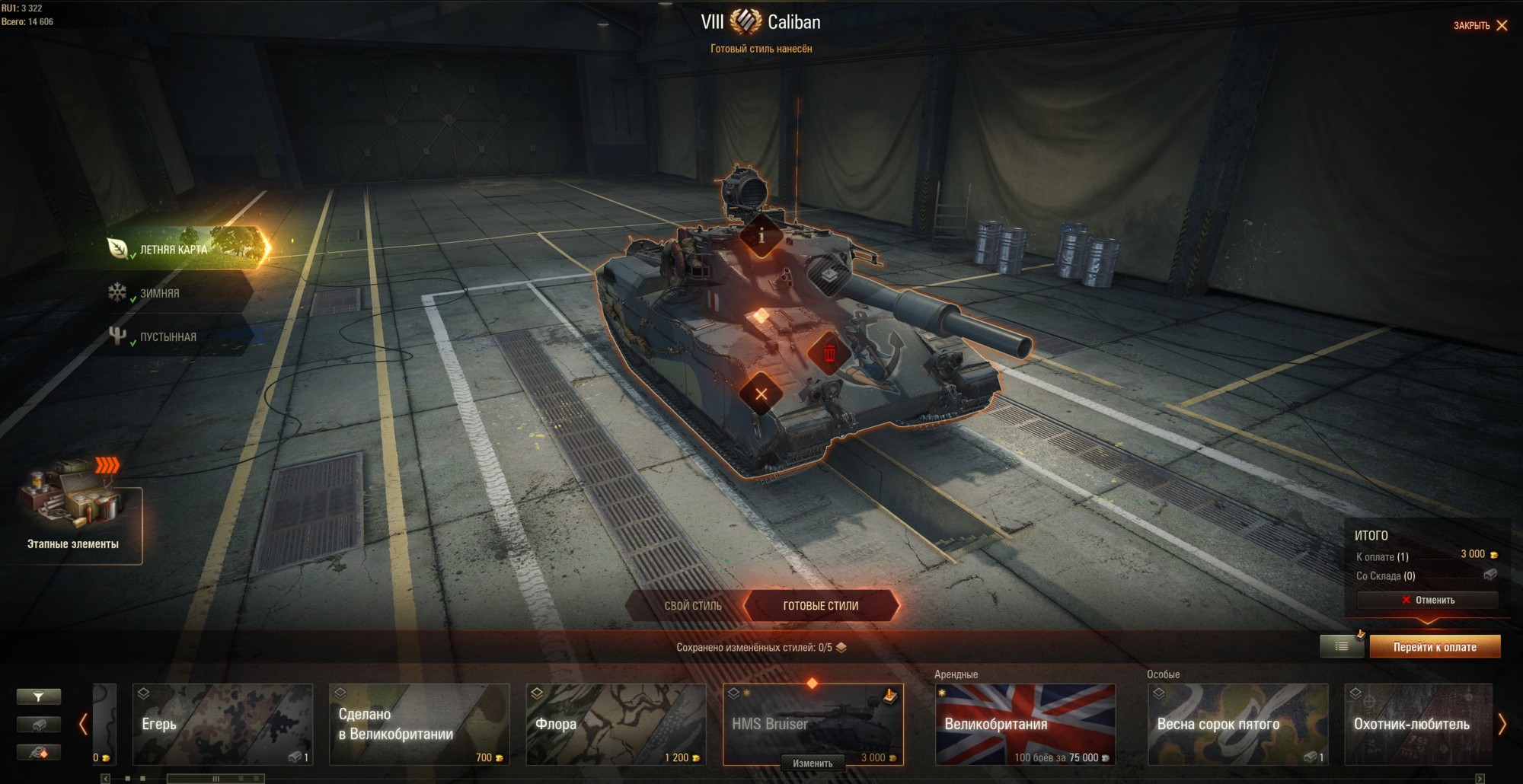Remove applied style with trash icon
This screenshot has width=1523, height=784.
829,353
